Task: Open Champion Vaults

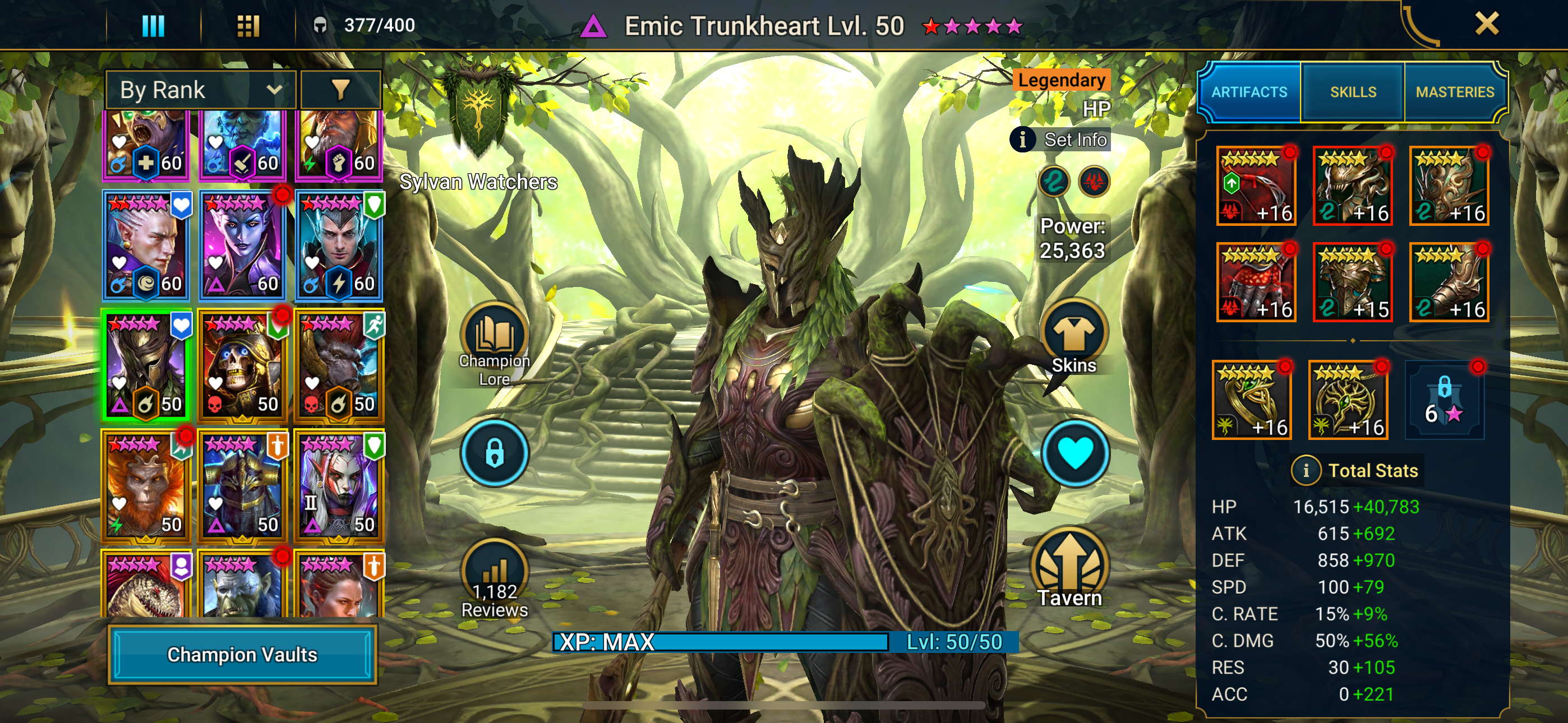Action: click(x=242, y=654)
